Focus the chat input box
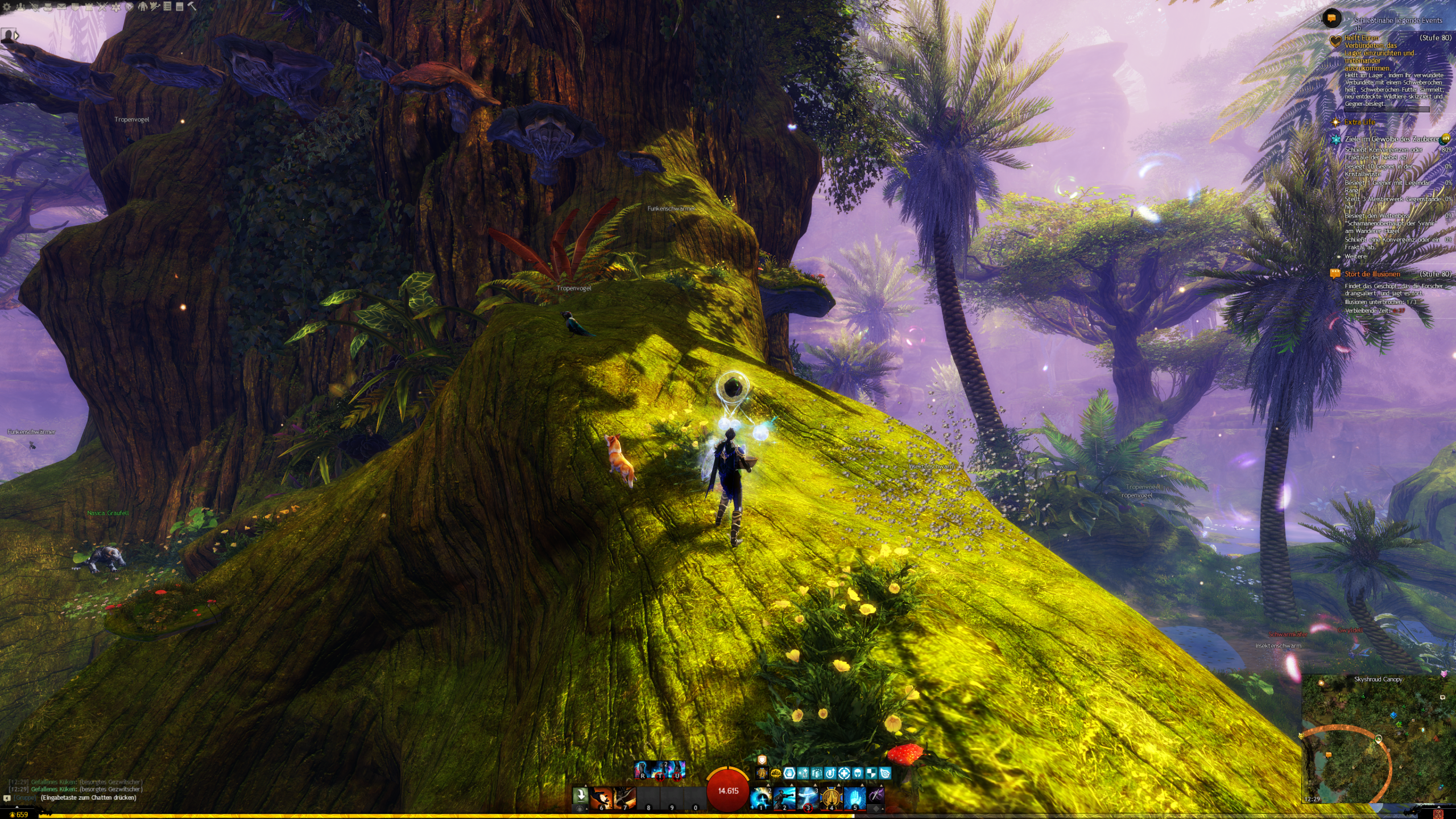Image resolution: width=1456 pixels, height=819 pixels. tap(88, 798)
